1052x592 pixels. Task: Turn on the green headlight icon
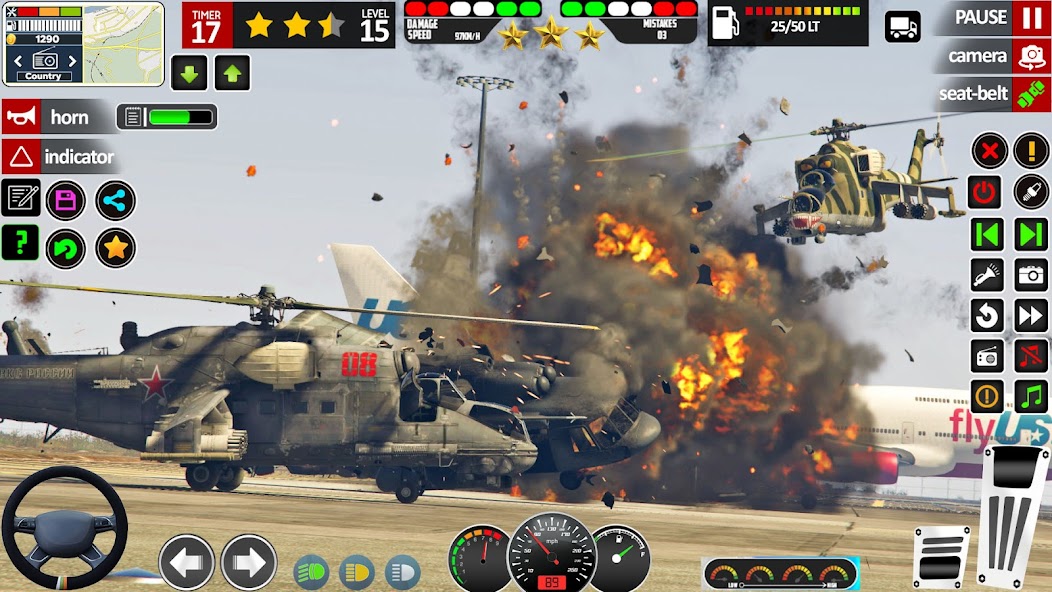(311, 572)
